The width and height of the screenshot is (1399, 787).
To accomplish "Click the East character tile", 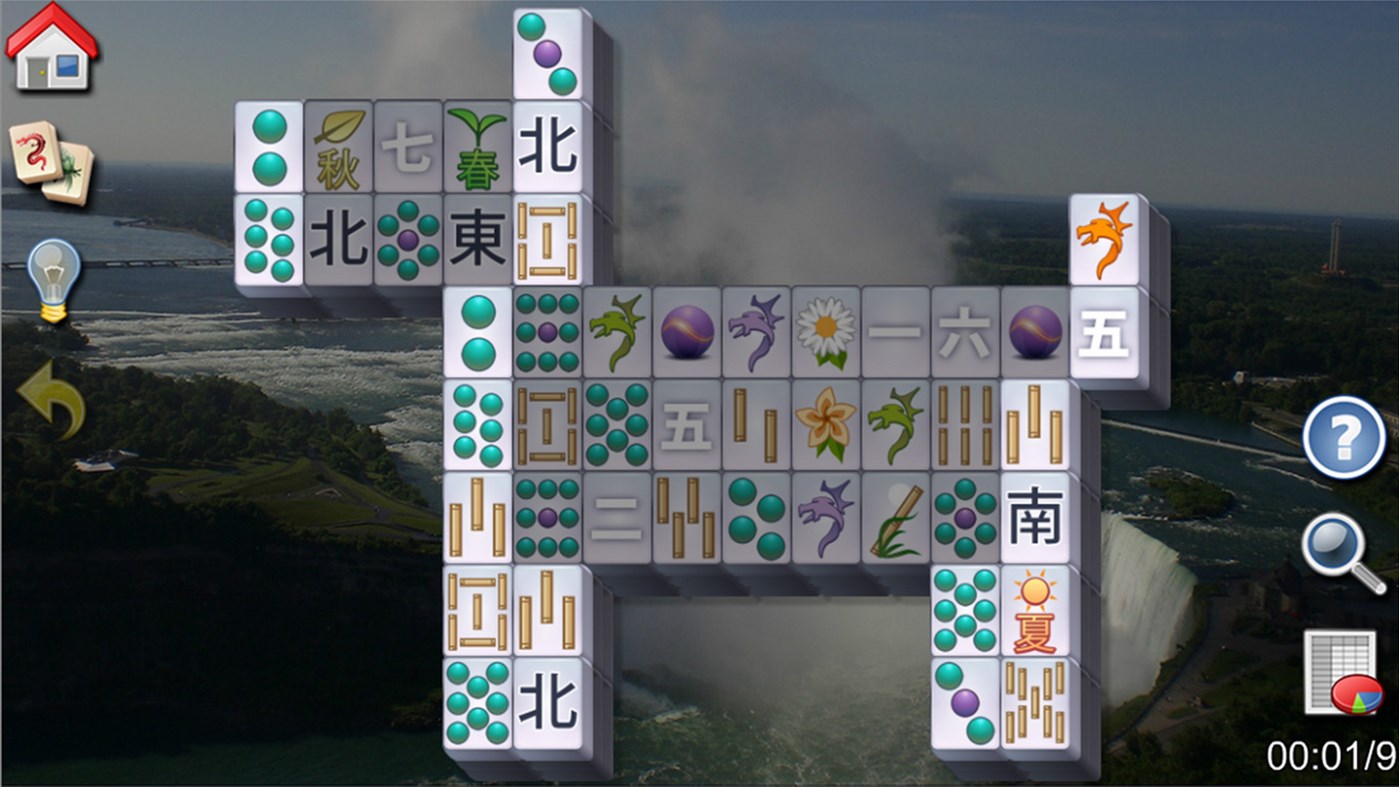I will click(x=477, y=240).
